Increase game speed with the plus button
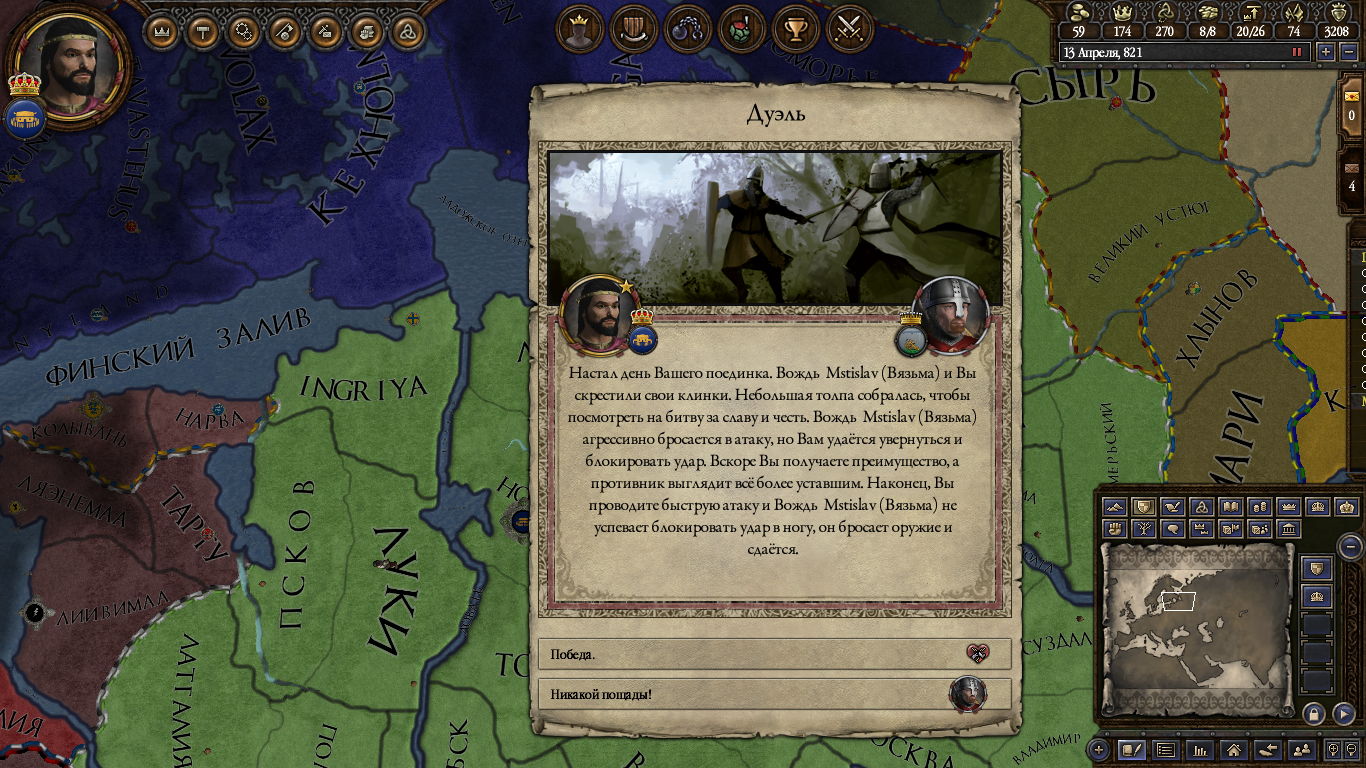Image resolution: width=1366 pixels, height=768 pixels. (x=1326, y=52)
